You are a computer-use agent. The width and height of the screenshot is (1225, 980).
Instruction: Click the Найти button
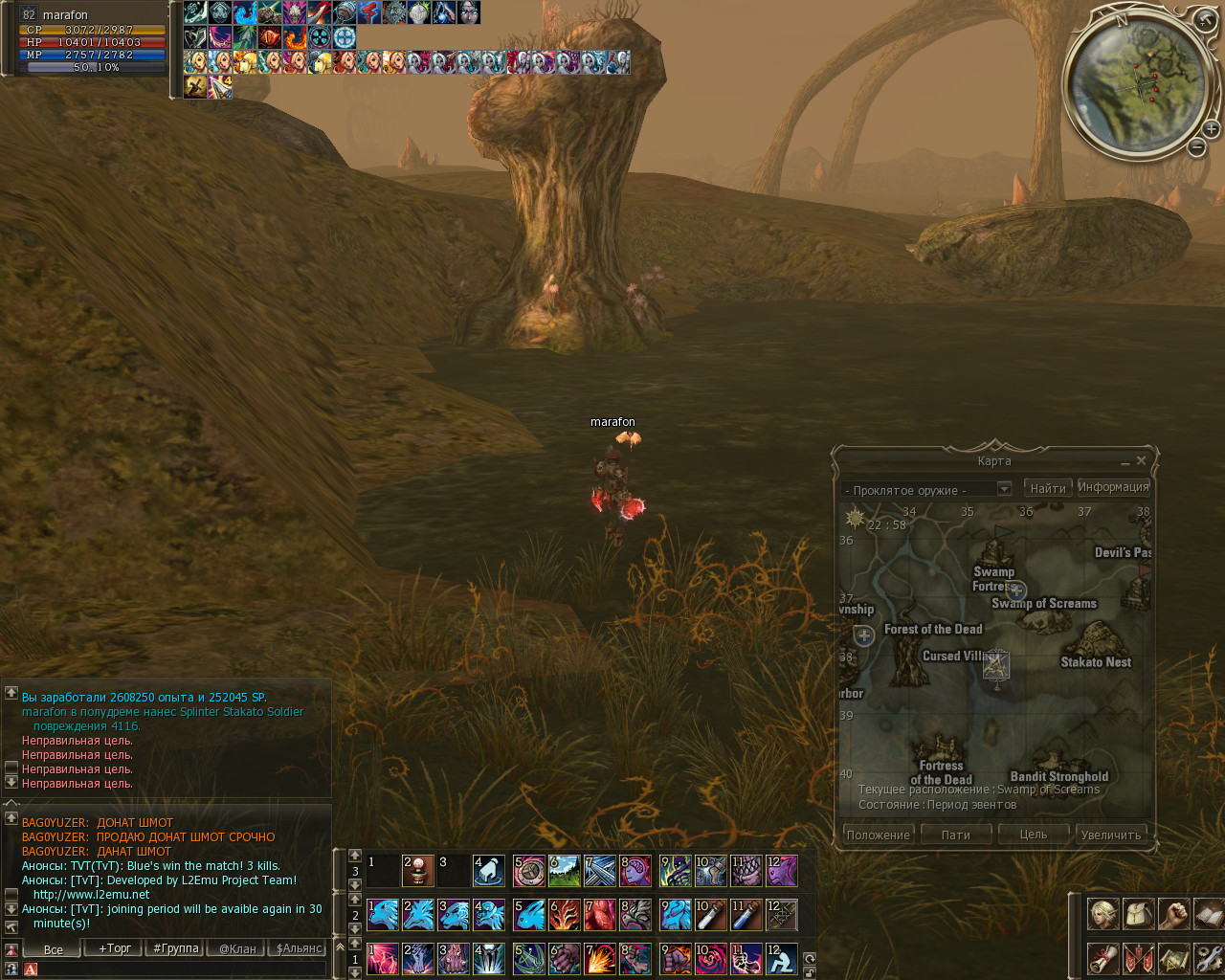(1048, 488)
